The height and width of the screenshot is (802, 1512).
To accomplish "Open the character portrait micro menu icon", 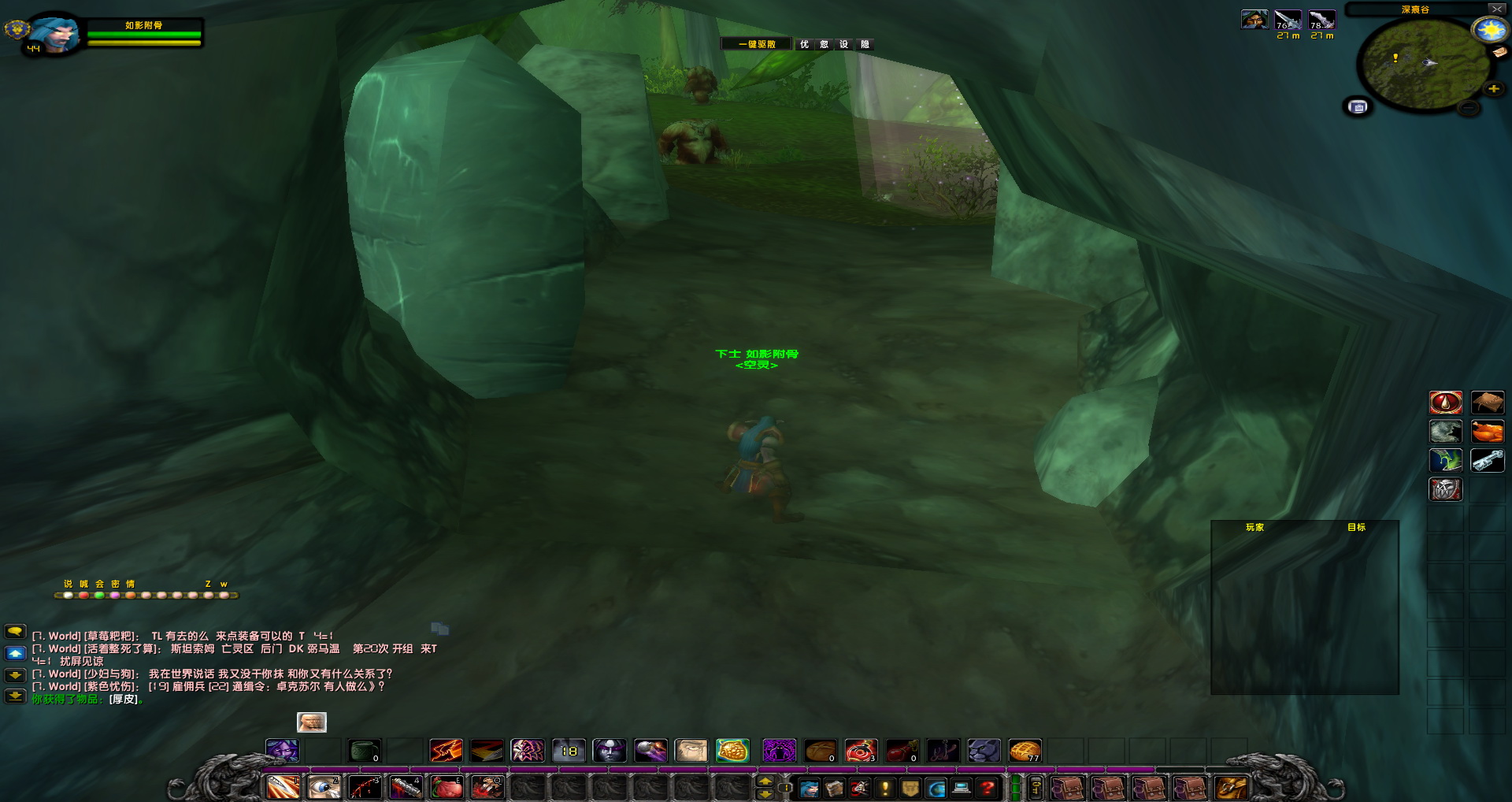I will pyautogui.click(x=810, y=787).
